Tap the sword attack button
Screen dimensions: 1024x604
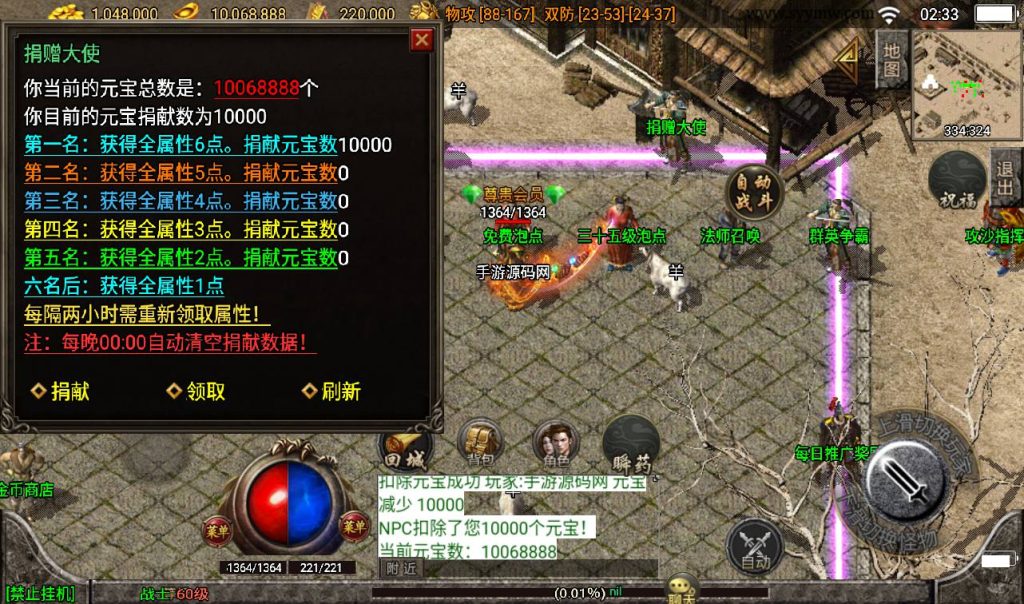[x=906, y=480]
